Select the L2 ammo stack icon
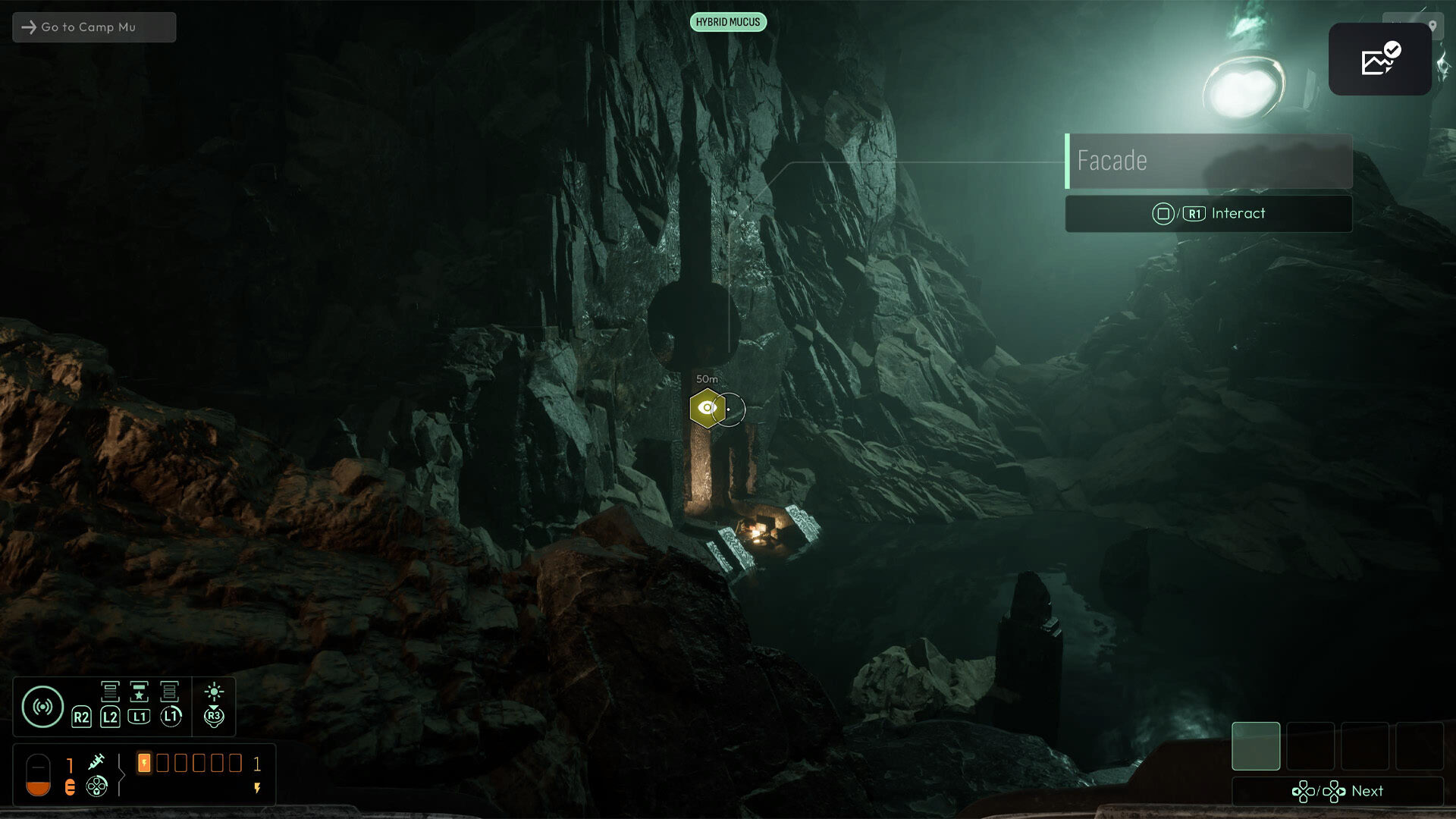 point(110,692)
